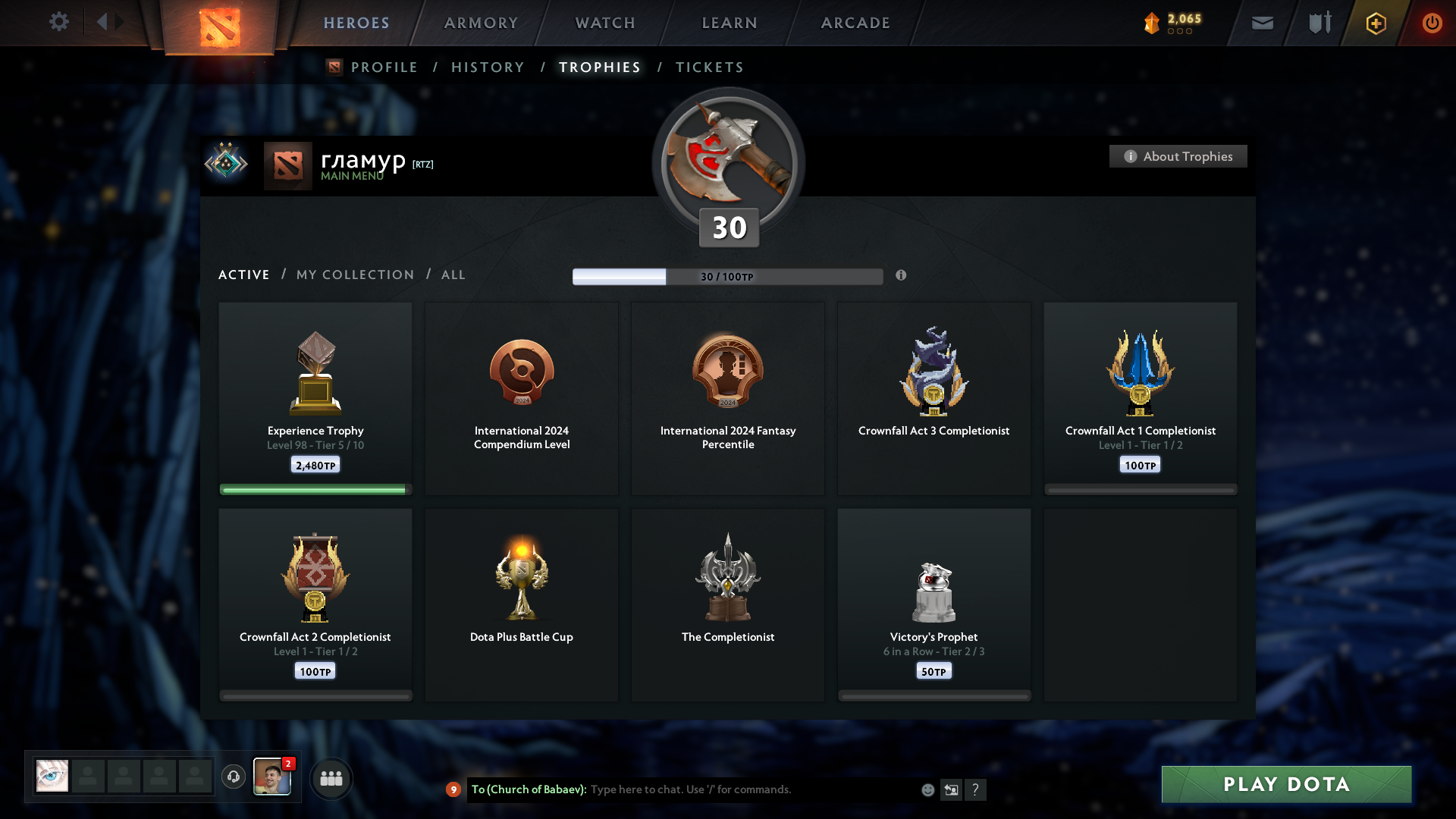The image size is (1456, 819).
Task: Click the shard currency icon
Action: pyautogui.click(x=1153, y=22)
